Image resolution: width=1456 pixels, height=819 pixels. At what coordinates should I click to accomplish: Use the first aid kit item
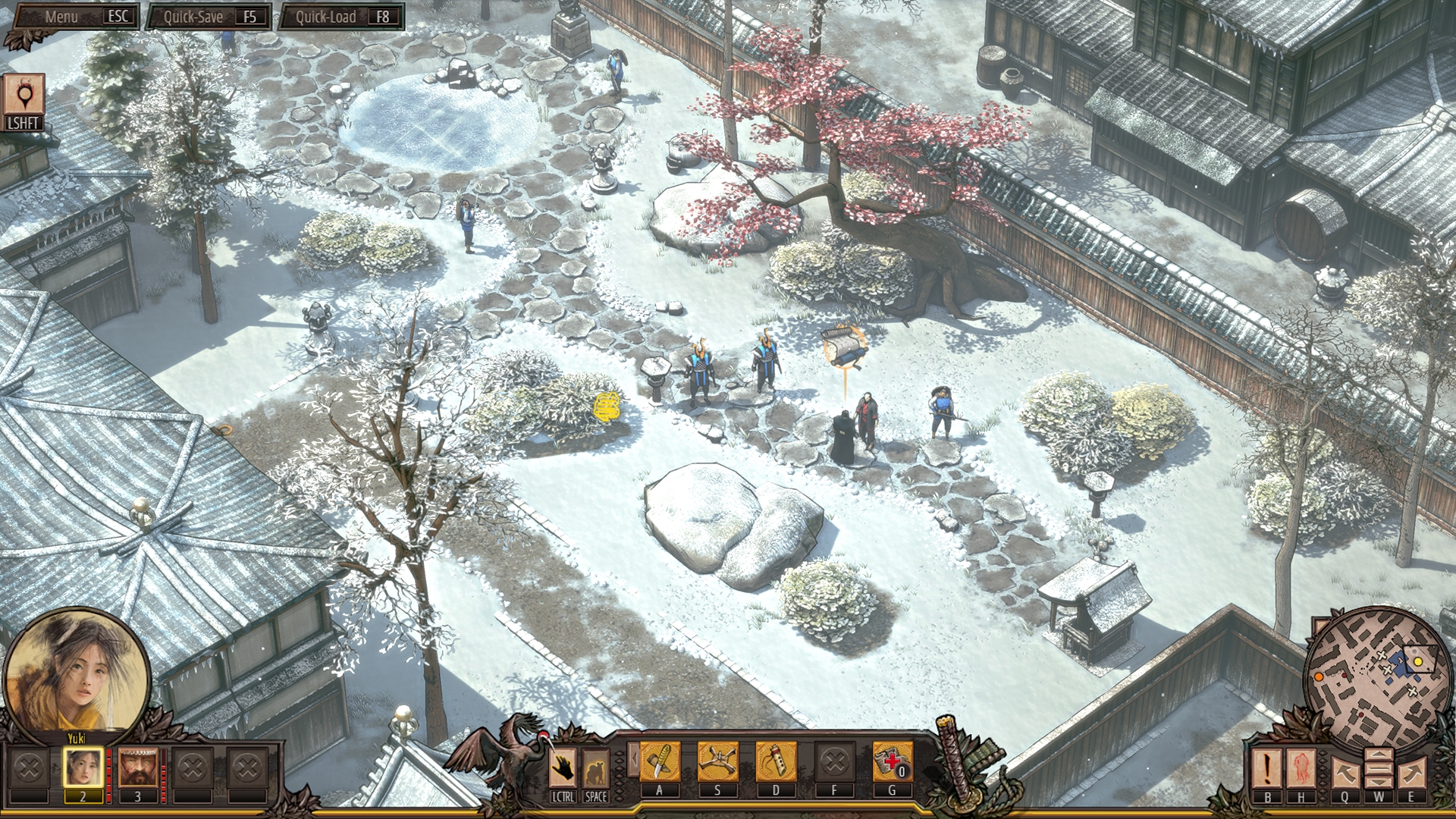pos(892,761)
